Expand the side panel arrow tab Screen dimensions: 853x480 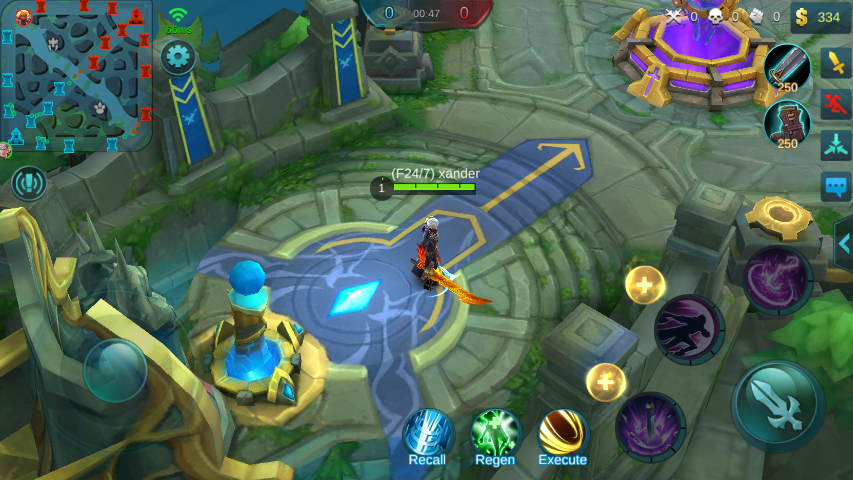(843, 243)
